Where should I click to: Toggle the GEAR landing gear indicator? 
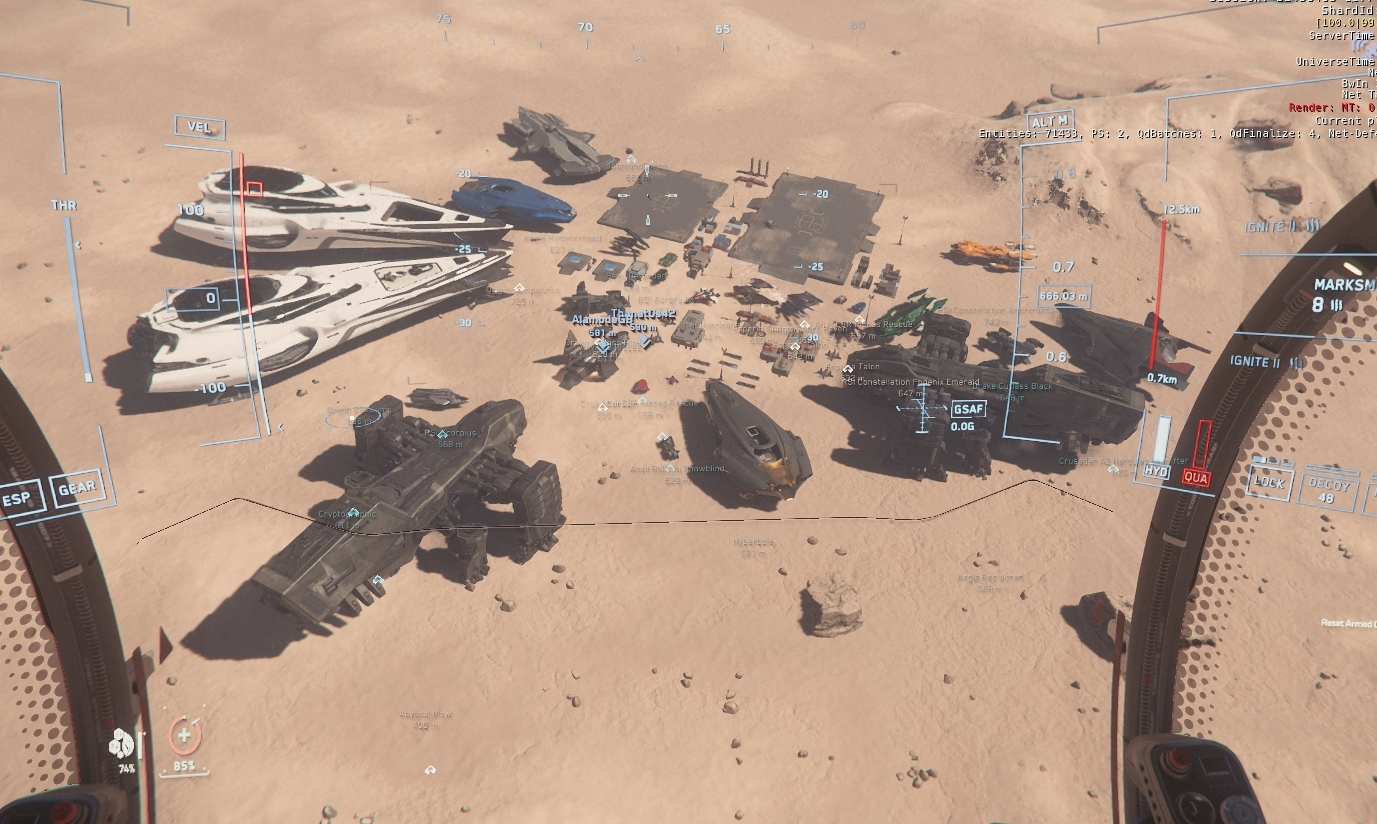76,489
